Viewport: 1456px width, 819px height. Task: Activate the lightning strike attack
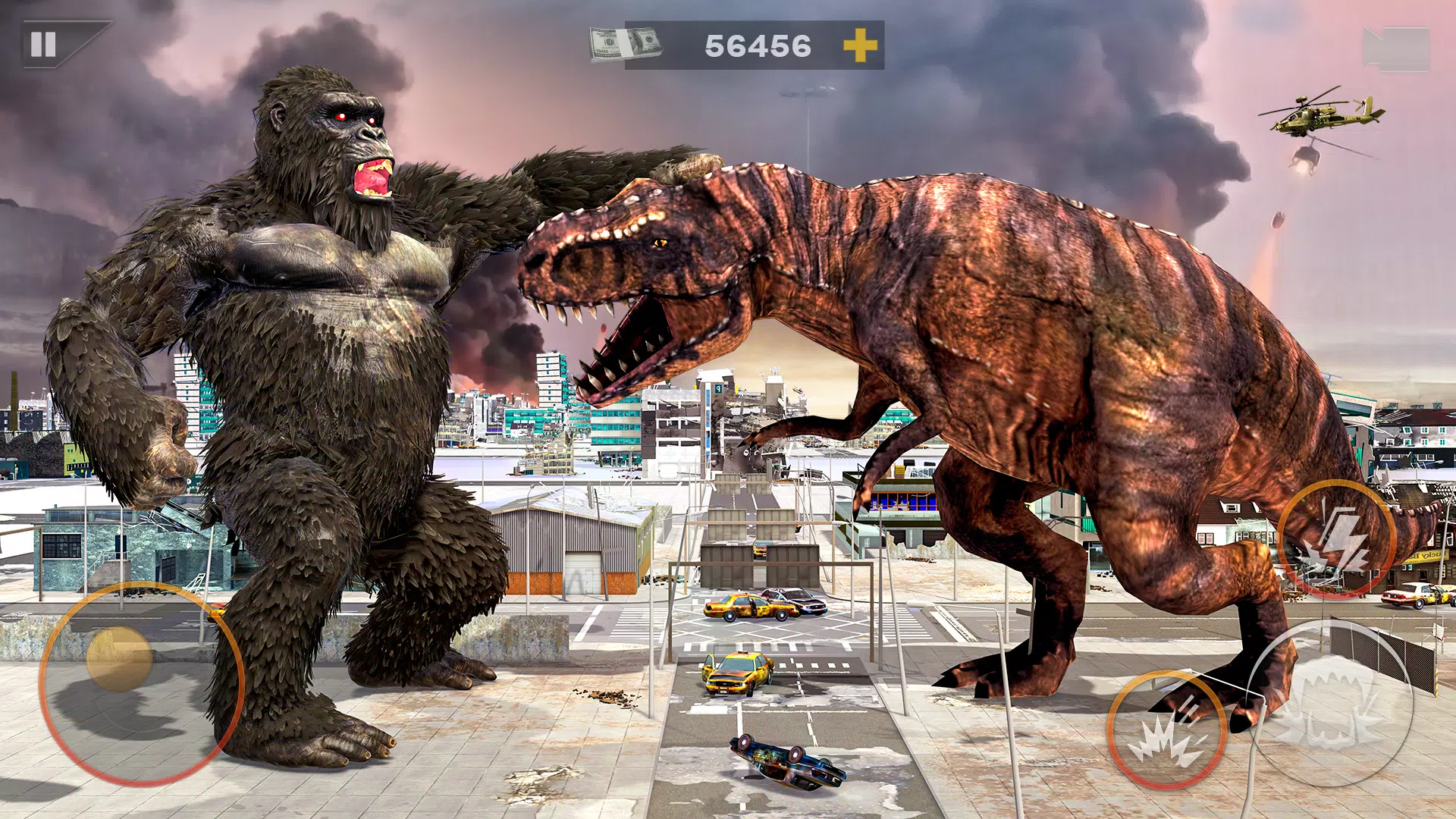pyautogui.click(x=1336, y=539)
